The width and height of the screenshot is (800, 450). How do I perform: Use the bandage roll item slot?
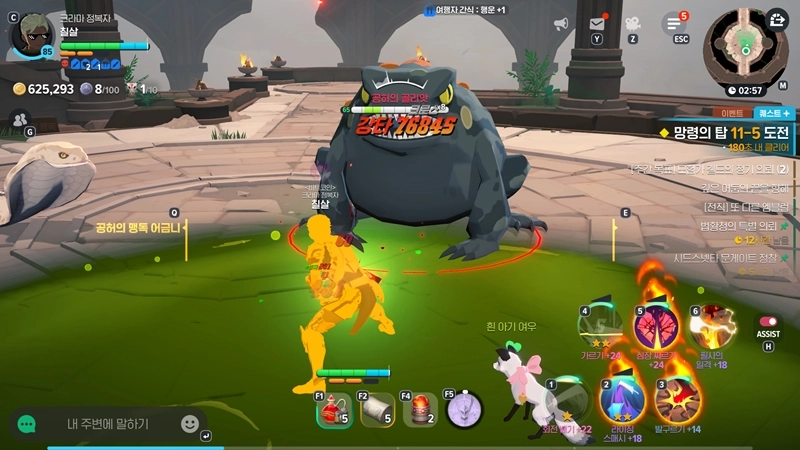pyautogui.click(x=376, y=409)
